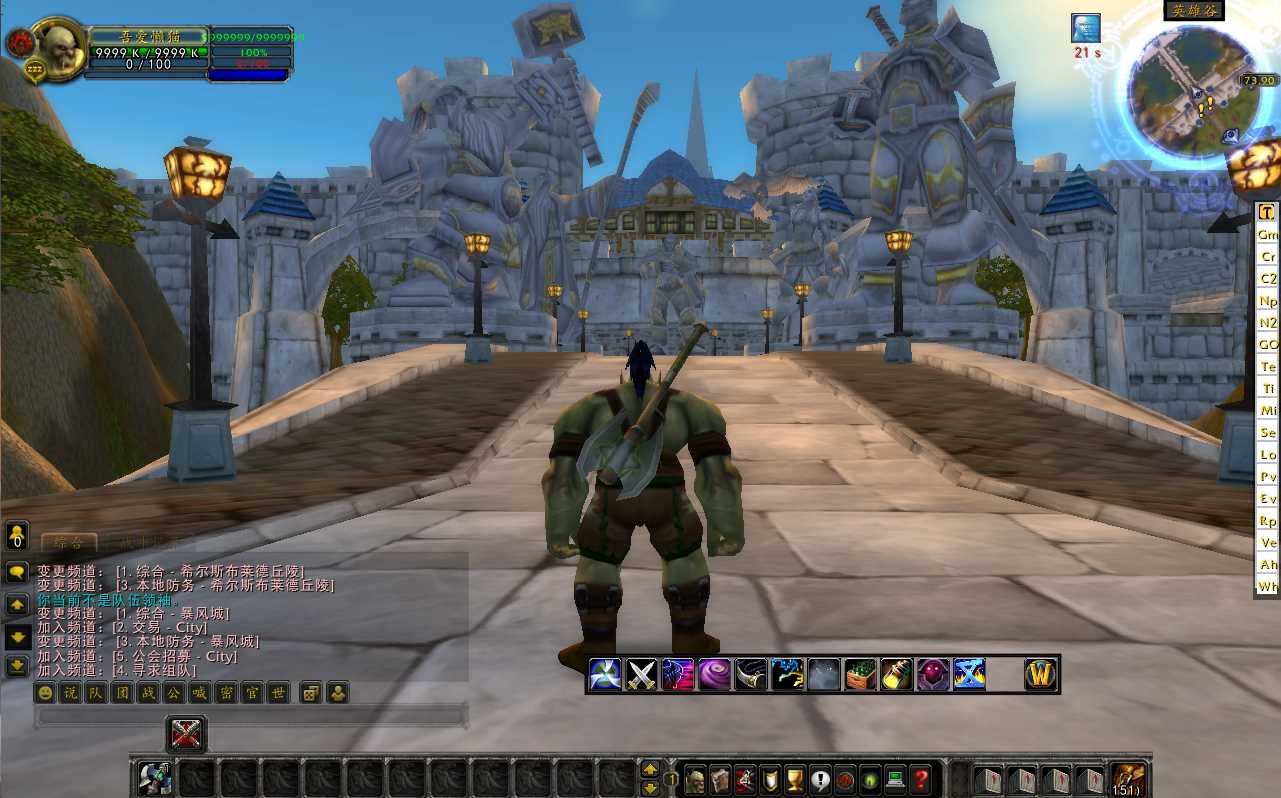Use the purple swirl spell icon
The image size is (1281, 798).
click(x=714, y=675)
